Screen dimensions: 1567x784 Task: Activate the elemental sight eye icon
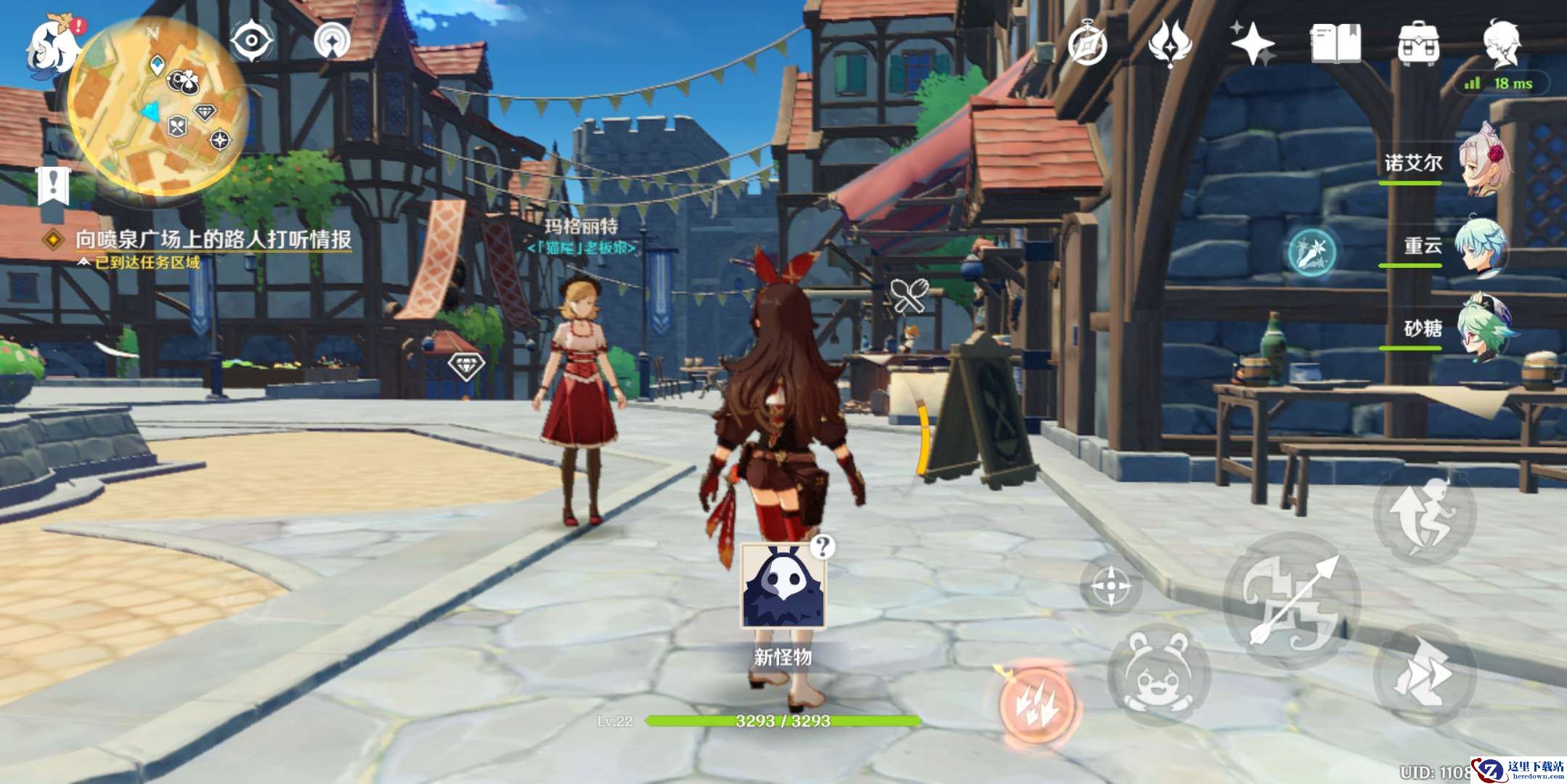coord(251,40)
